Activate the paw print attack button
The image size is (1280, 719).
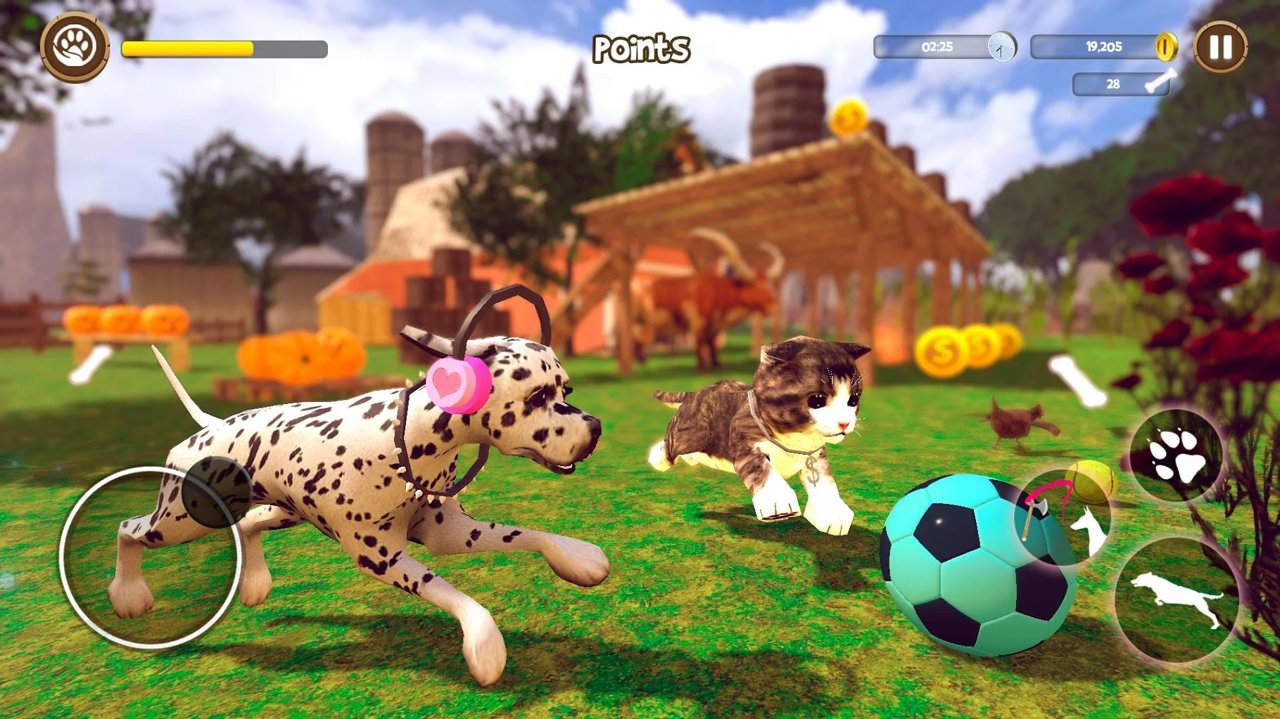(1177, 456)
